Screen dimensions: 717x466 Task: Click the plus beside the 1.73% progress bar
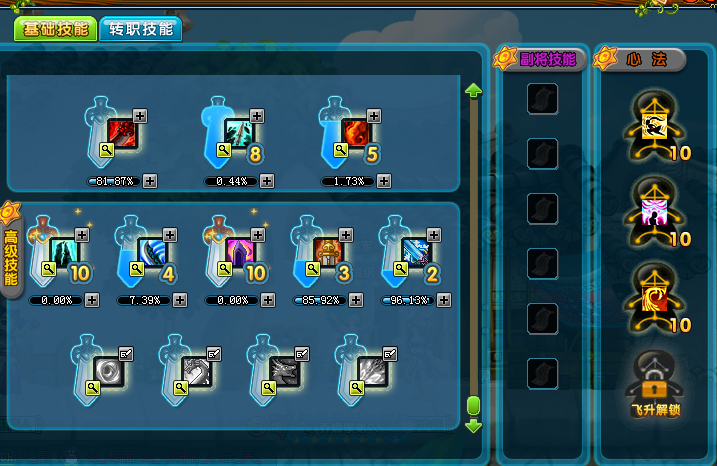coord(384,181)
